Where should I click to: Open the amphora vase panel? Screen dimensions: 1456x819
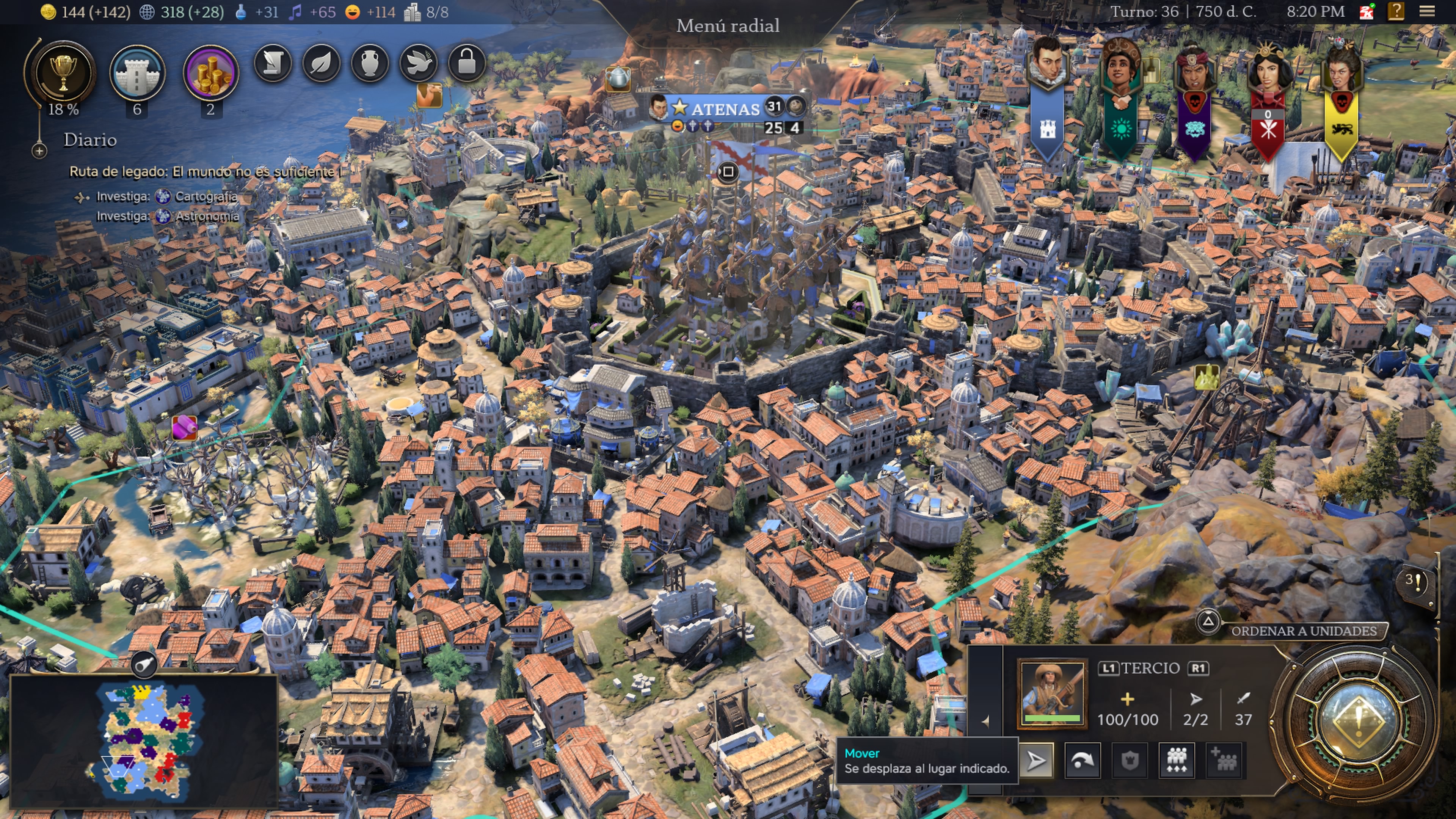(x=370, y=63)
